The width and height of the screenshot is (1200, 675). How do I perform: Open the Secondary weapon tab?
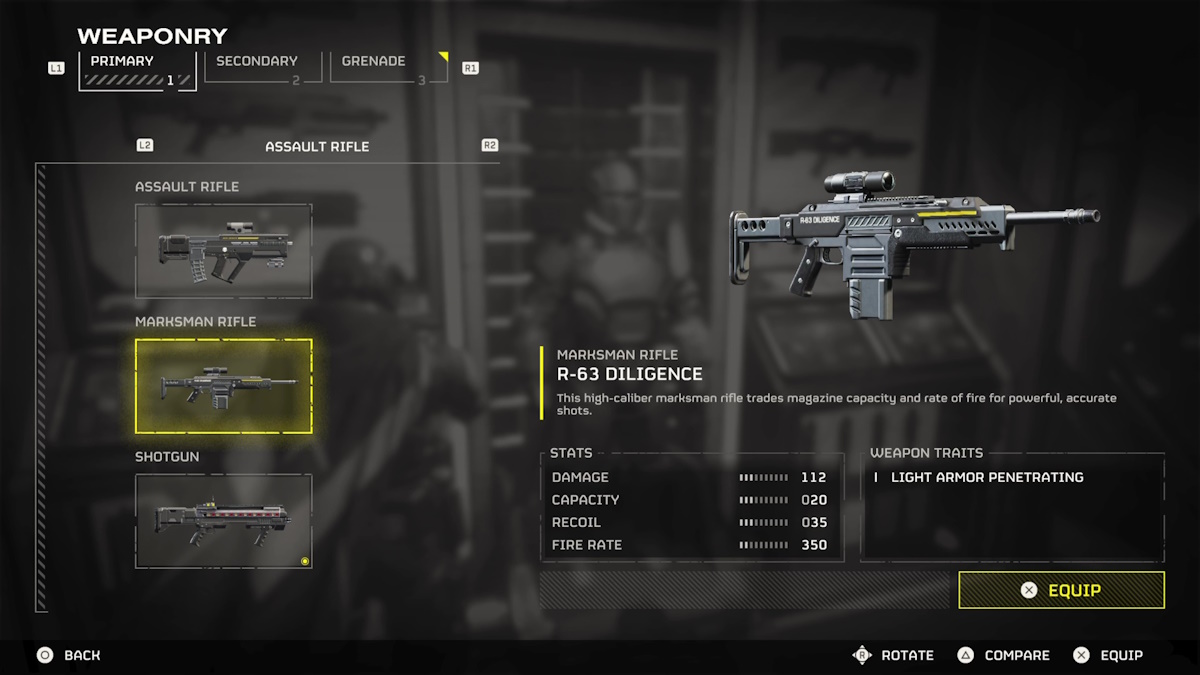pyautogui.click(x=262, y=67)
